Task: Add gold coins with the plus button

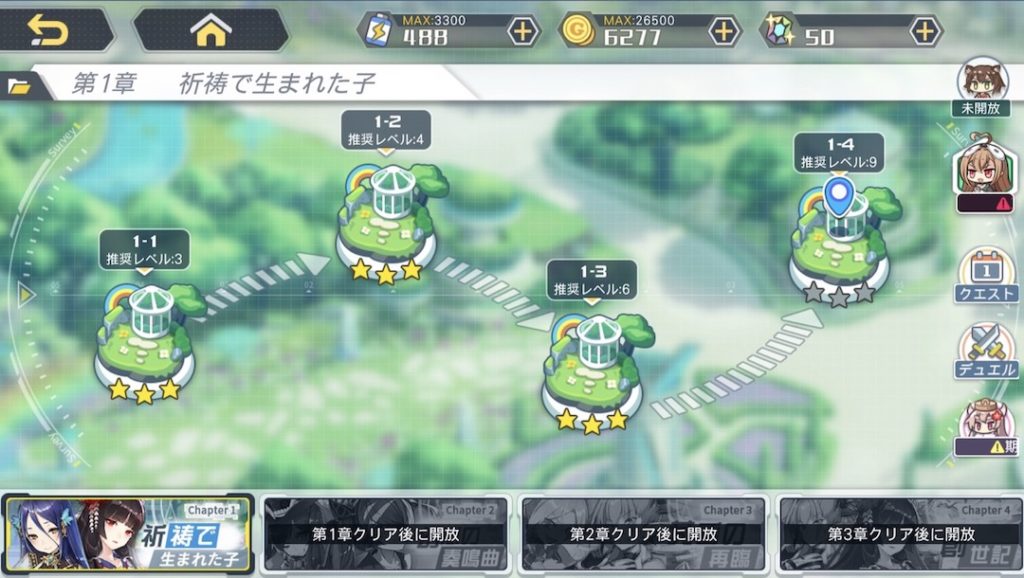Action: pos(723,31)
